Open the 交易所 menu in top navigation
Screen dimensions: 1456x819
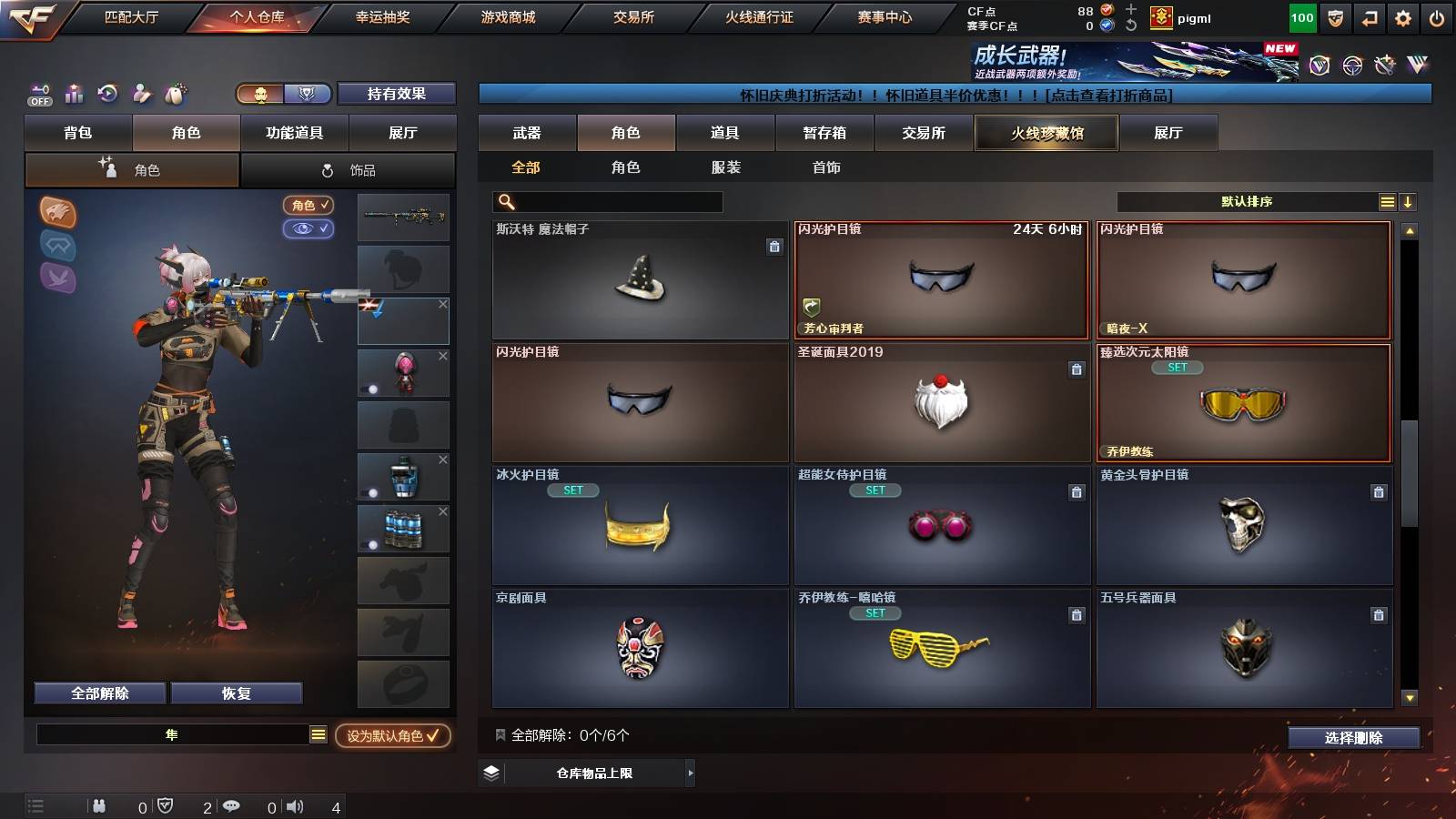pyautogui.click(x=632, y=16)
